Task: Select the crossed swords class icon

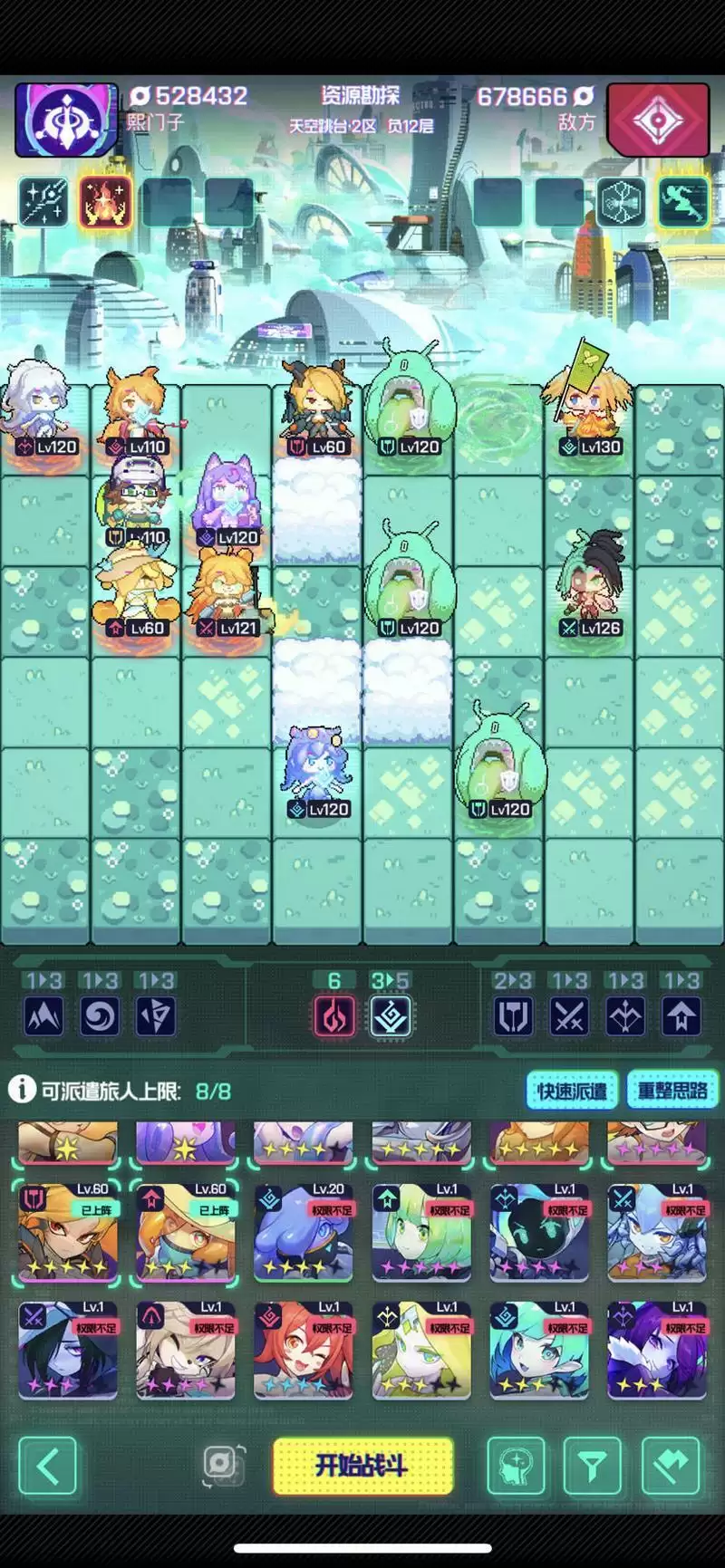Action: (569, 1016)
